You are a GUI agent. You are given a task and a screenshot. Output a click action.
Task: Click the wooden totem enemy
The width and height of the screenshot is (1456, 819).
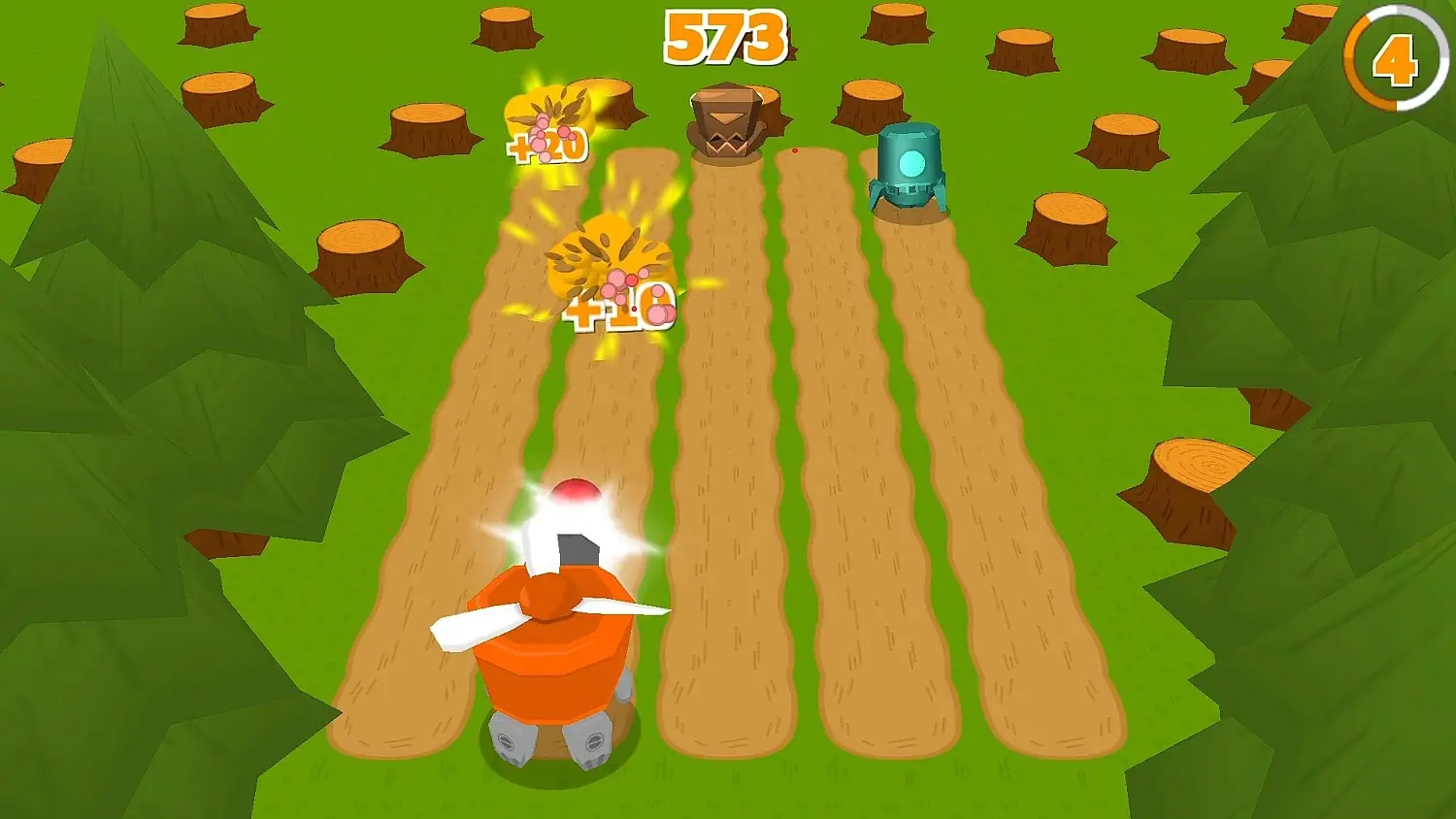[728, 121]
